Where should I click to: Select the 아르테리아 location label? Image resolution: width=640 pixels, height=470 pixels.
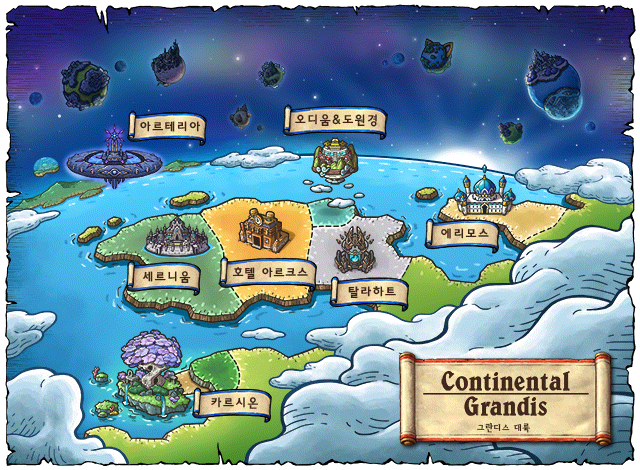click(172, 127)
